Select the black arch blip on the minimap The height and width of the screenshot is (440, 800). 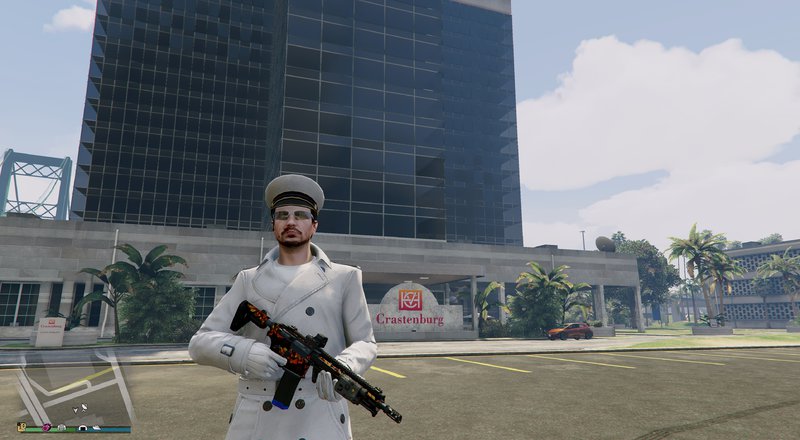tap(83, 428)
